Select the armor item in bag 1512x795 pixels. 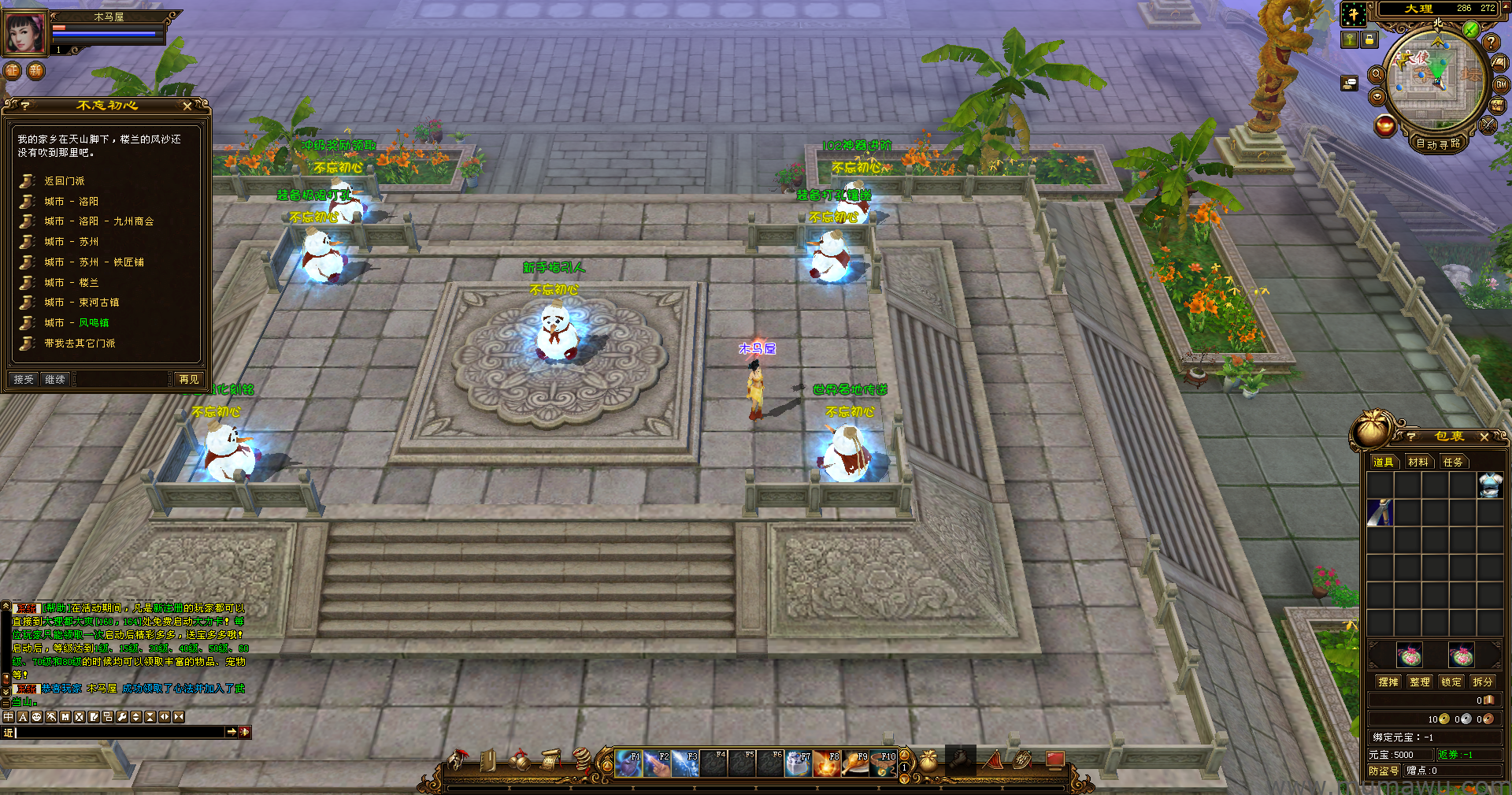tap(1490, 485)
